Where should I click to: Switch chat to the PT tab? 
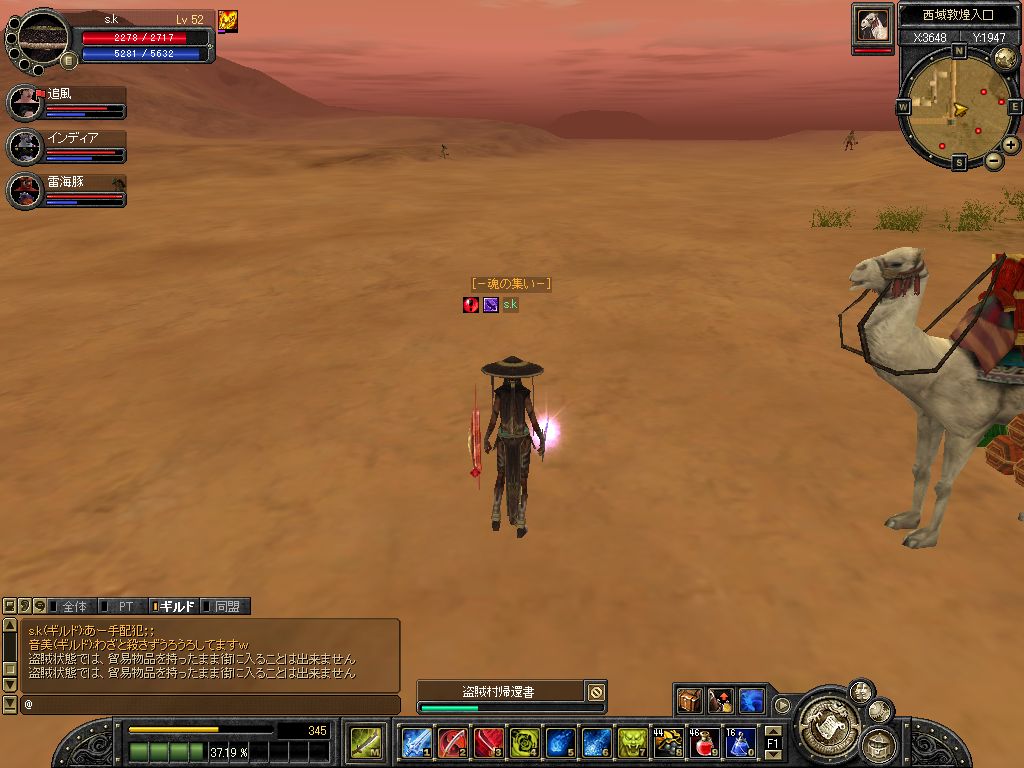(x=125, y=606)
